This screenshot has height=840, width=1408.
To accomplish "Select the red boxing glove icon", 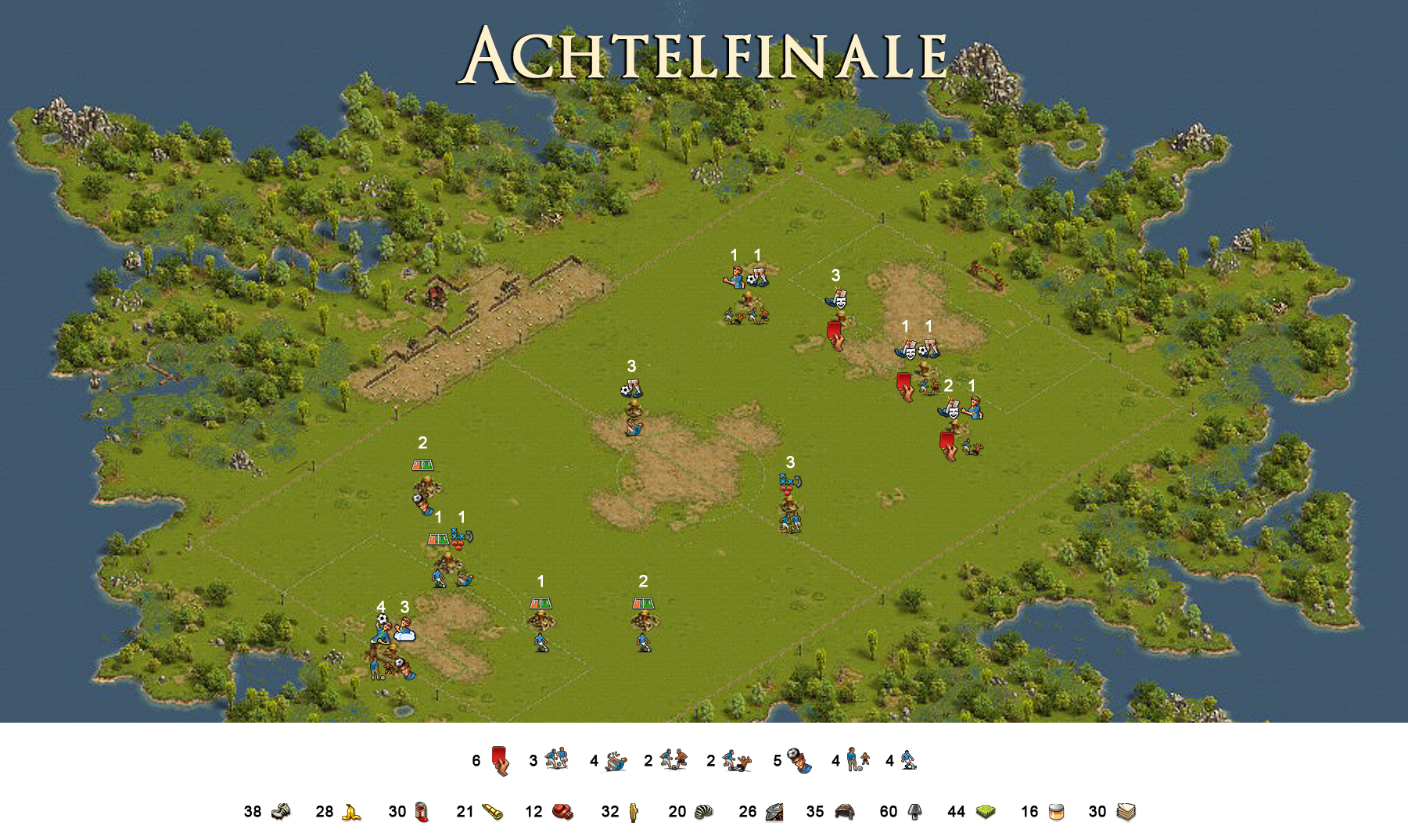I will [x=562, y=812].
